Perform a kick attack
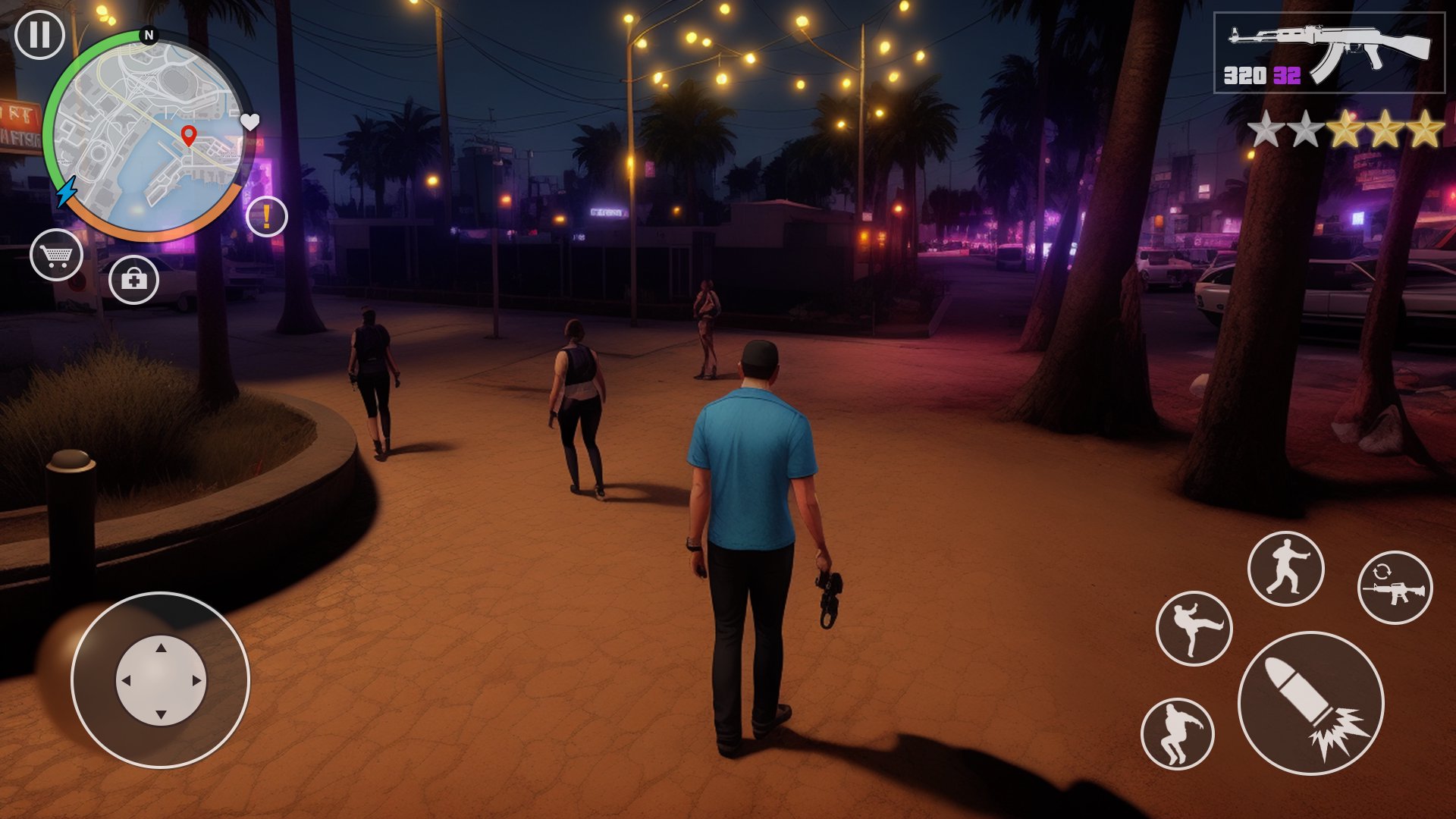1456x819 pixels. click(x=1194, y=629)
